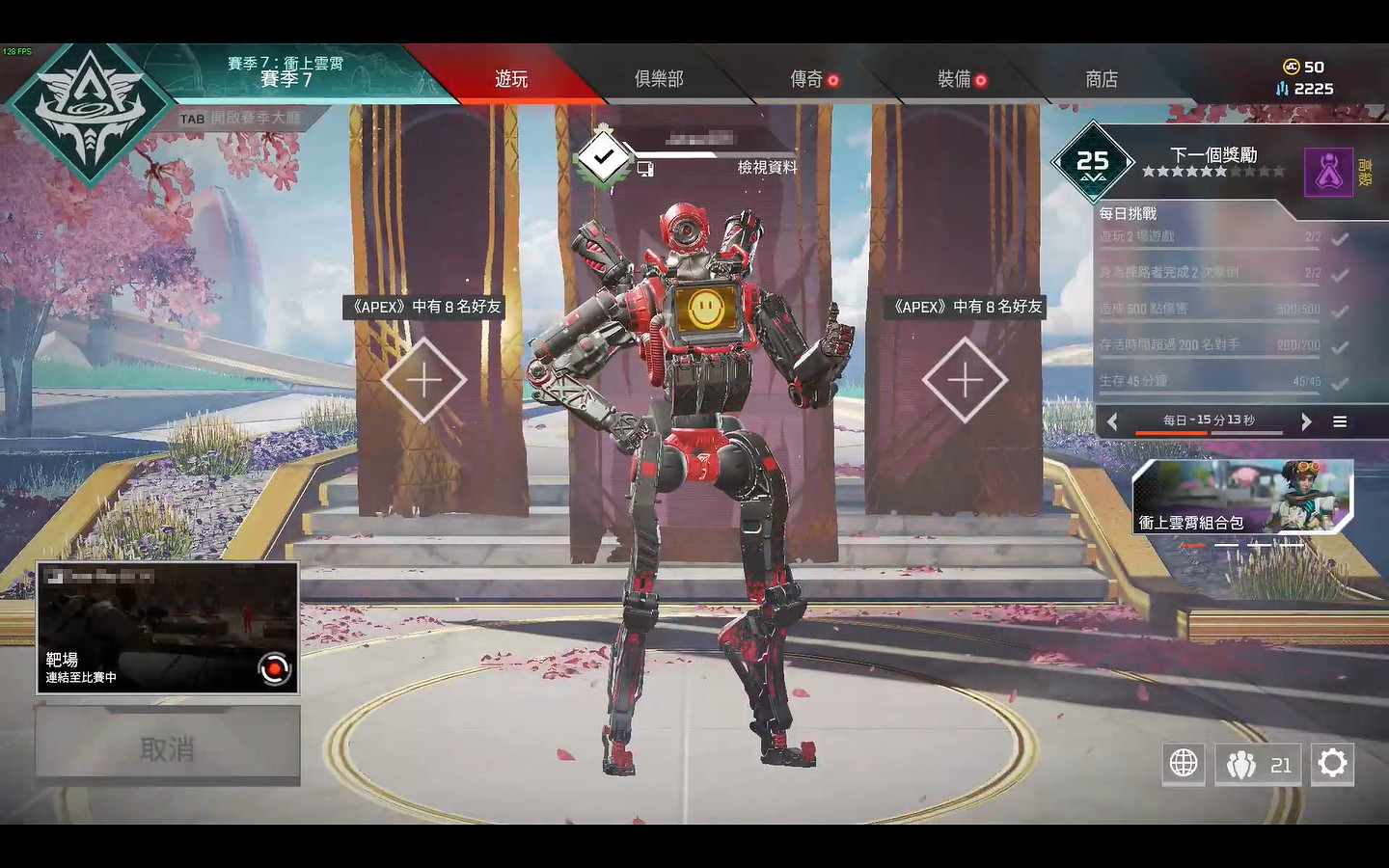Open the settings gear menu
The image size is (1389, 868).
[1333, 764]
